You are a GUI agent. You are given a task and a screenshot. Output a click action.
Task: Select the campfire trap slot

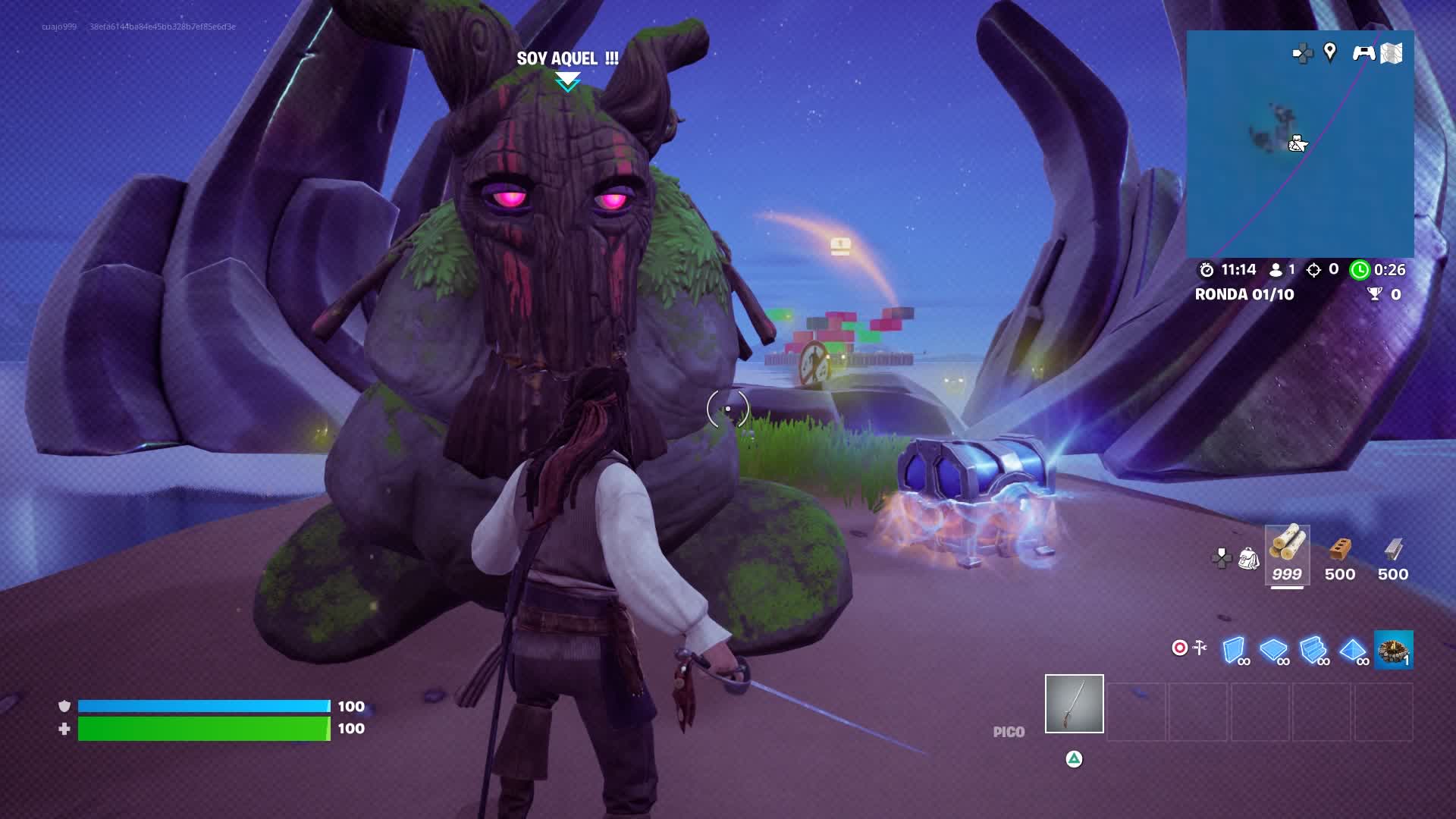point(1393,650)
